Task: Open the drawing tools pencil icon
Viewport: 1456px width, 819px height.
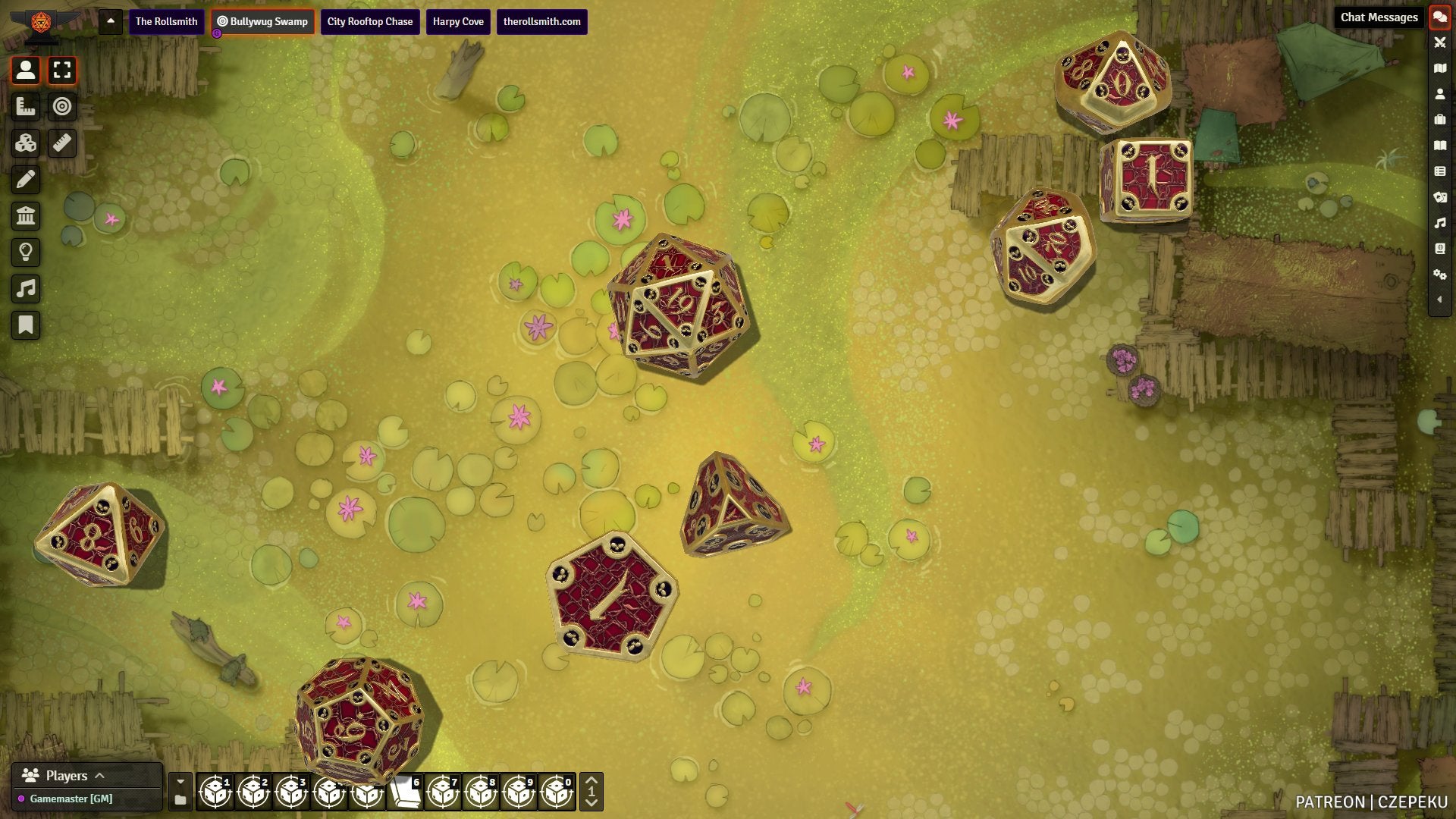Action: 26,179
